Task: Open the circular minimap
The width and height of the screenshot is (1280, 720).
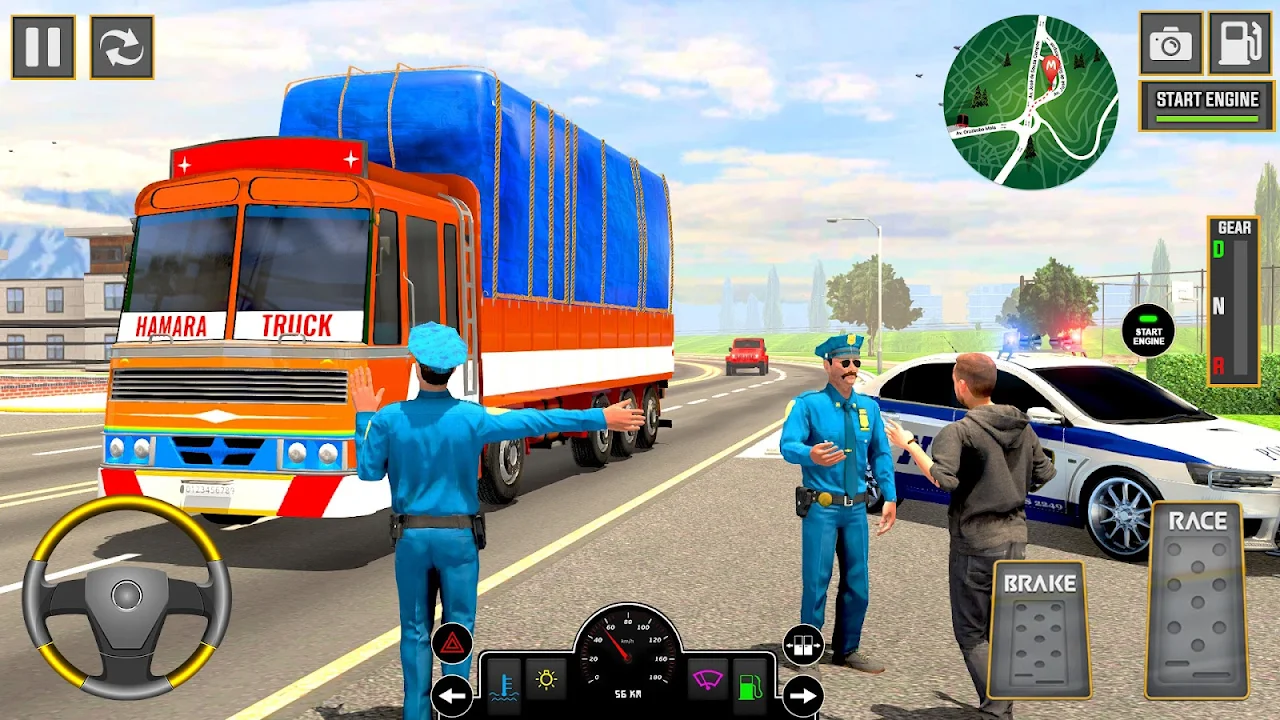Action: tap(1030, 102)
